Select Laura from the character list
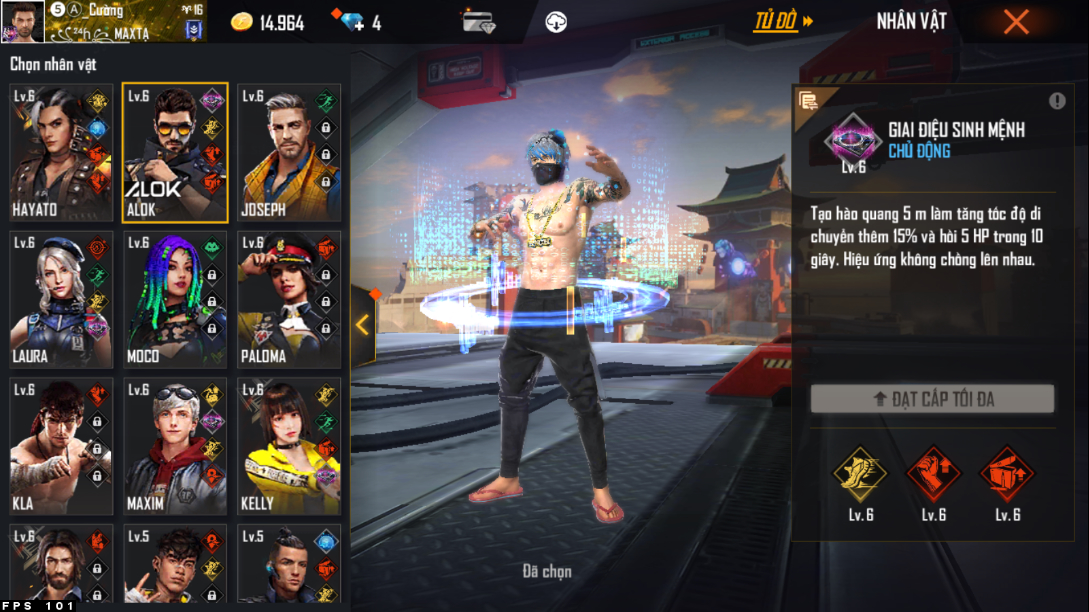The image size is (1089, 612). point(61,300)
